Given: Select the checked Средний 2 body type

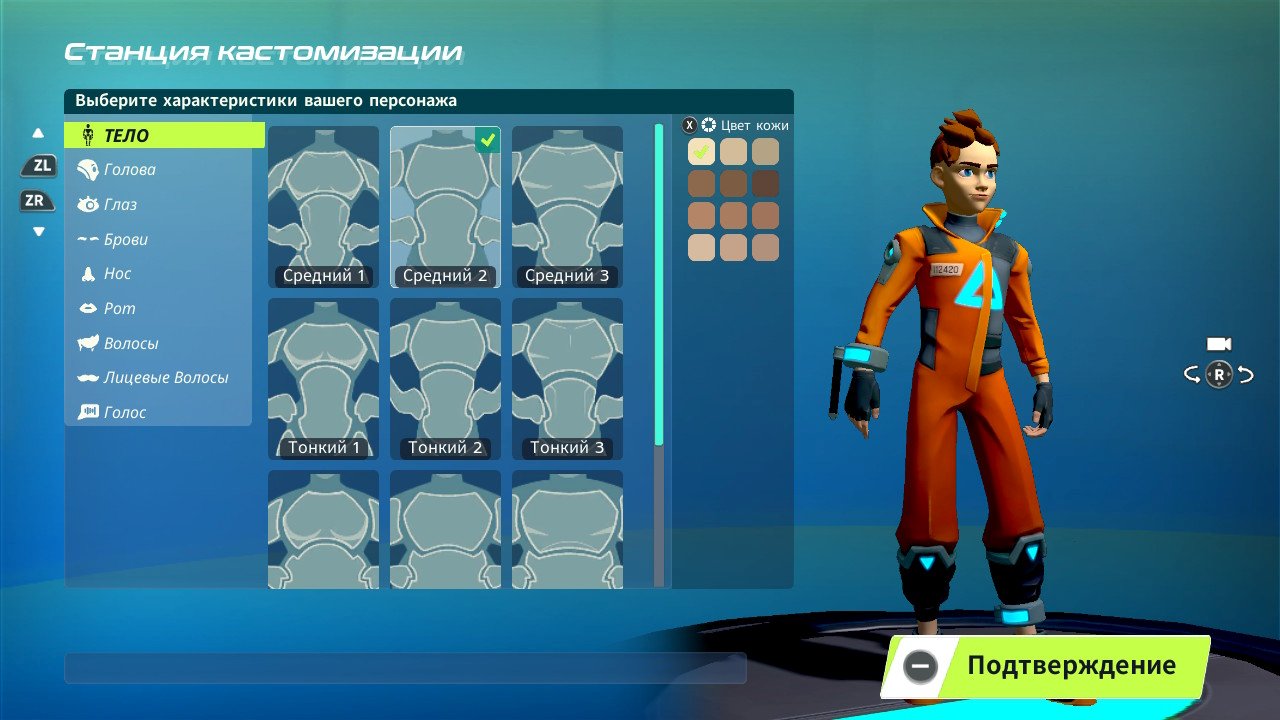Looking at the screenshot, I should tap(446, 206).
